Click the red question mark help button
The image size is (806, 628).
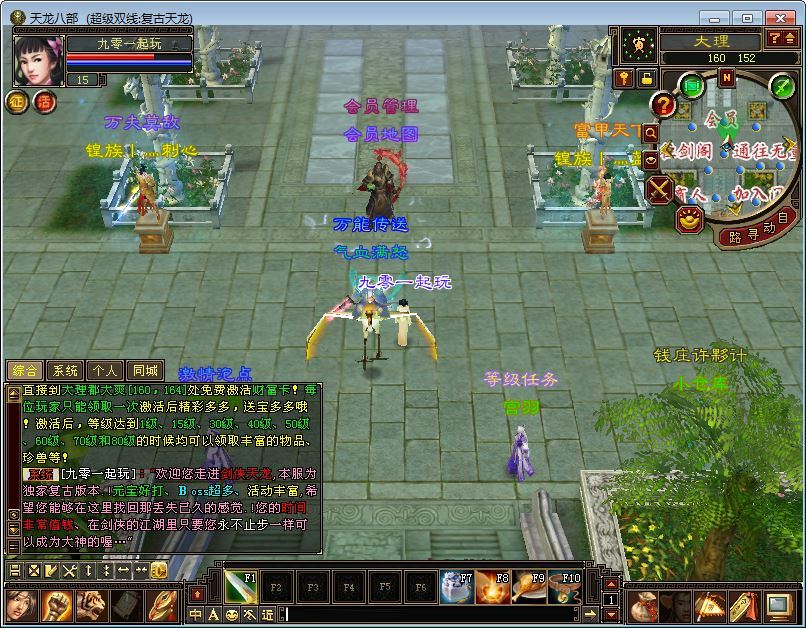click(x=663, y=103)
